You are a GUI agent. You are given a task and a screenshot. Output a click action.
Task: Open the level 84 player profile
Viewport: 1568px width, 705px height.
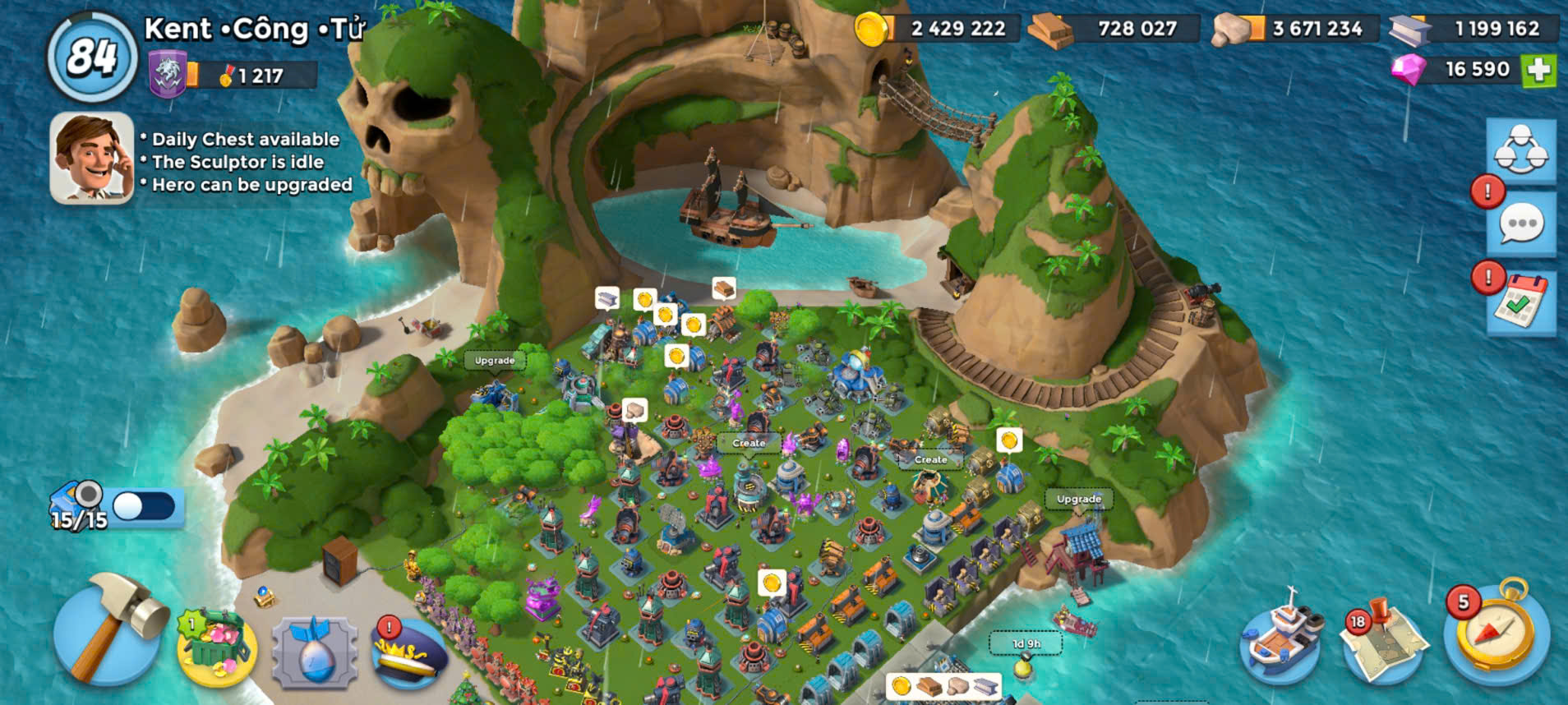tap(91, 58)
